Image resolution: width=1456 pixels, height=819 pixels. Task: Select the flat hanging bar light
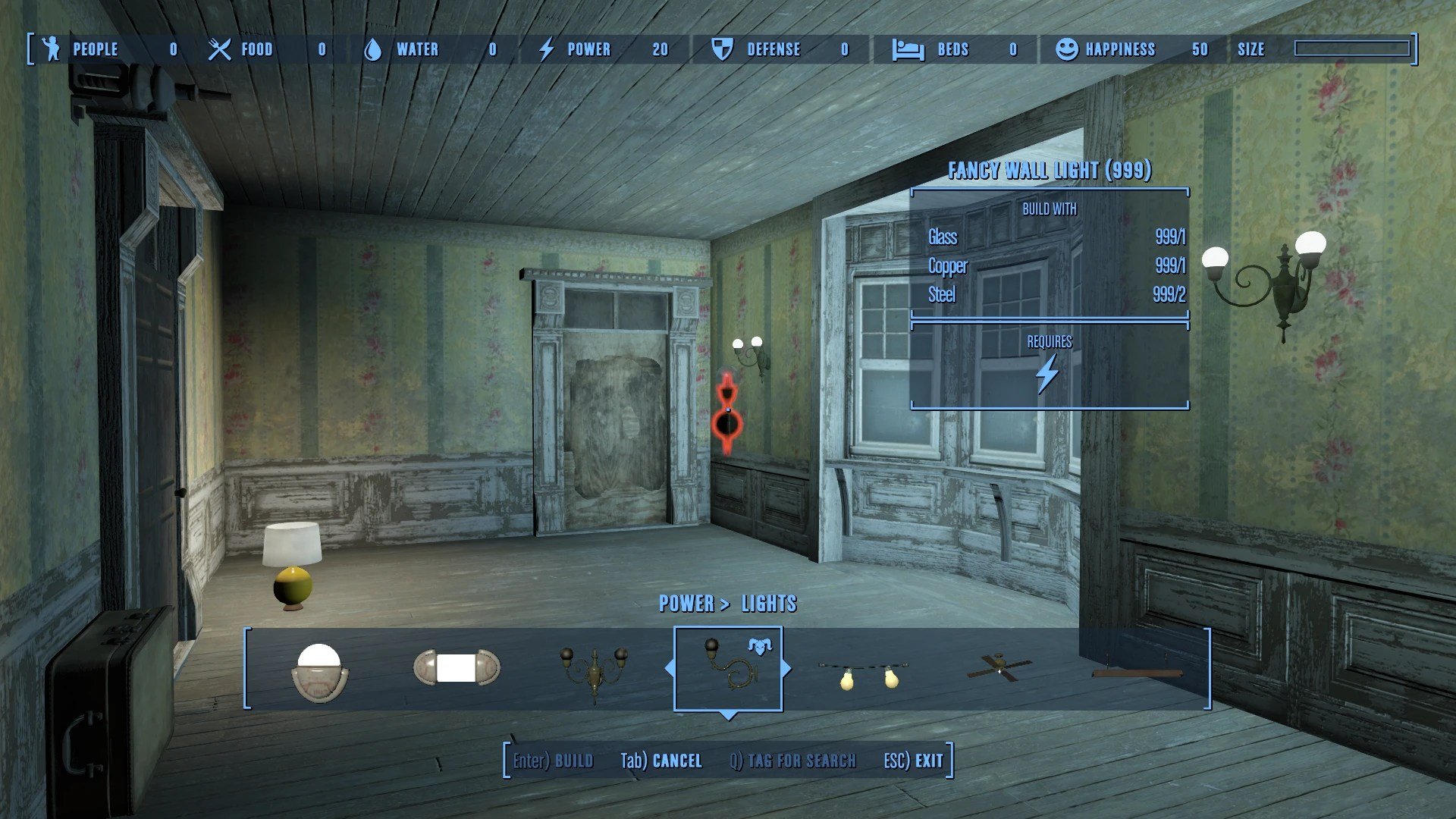coord(1136,671)
